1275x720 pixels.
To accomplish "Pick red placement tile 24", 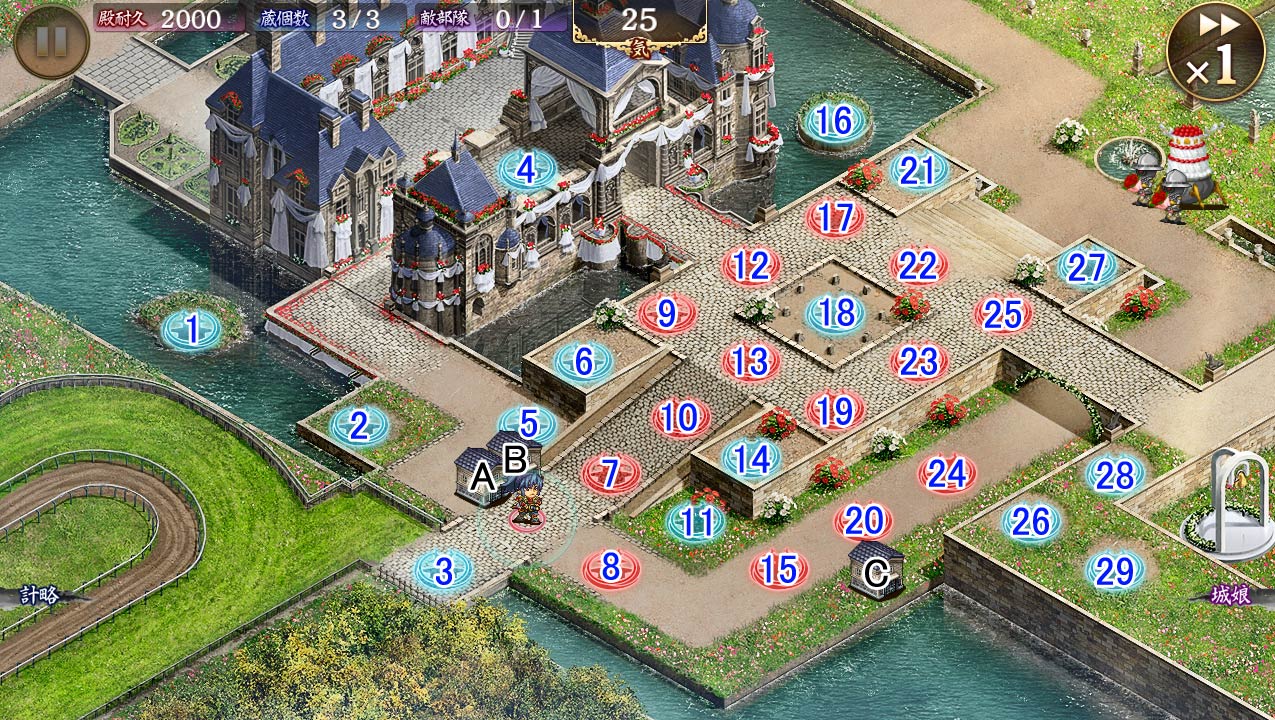I will point(946,473).
